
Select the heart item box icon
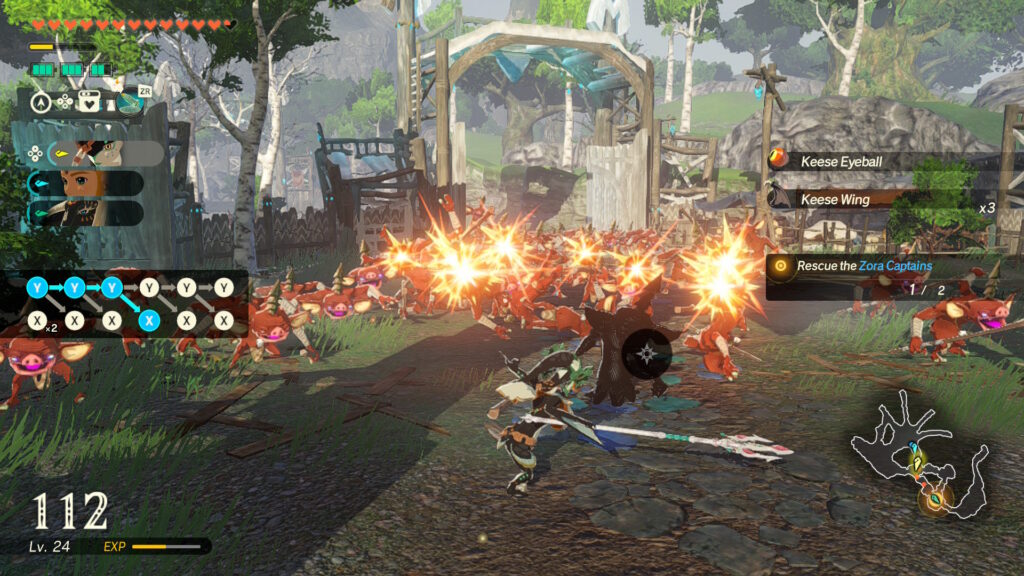click(90, 101)
